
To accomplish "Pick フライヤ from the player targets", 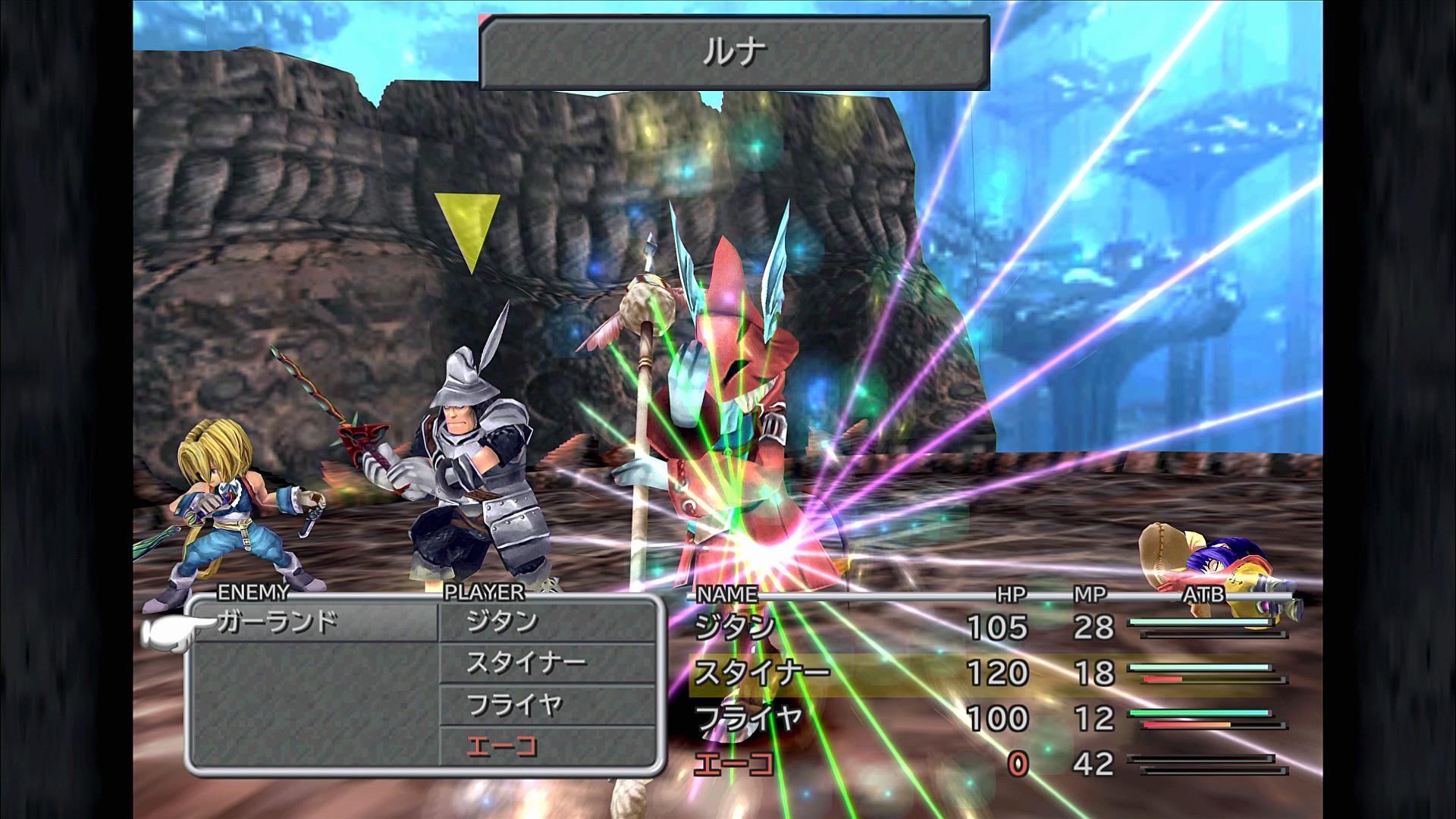I will coord(515,706).
